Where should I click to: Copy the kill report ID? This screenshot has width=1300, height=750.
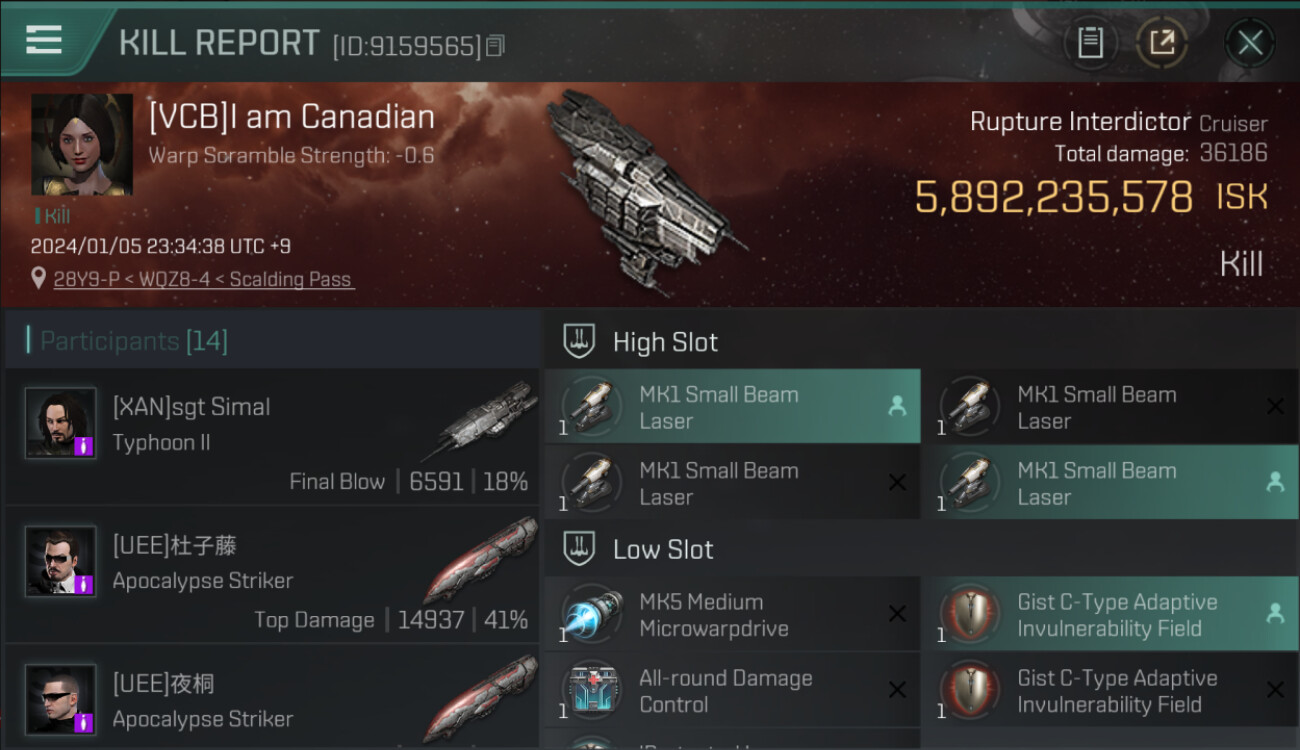(x=496, y=46)
